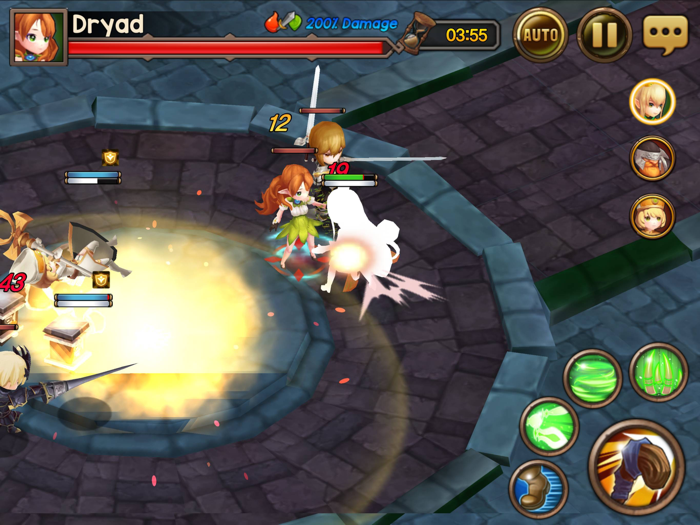This screenshot has width=700, height=525.
Task: Choose the blonde girl with orange cap portrait
Action: 652,216
